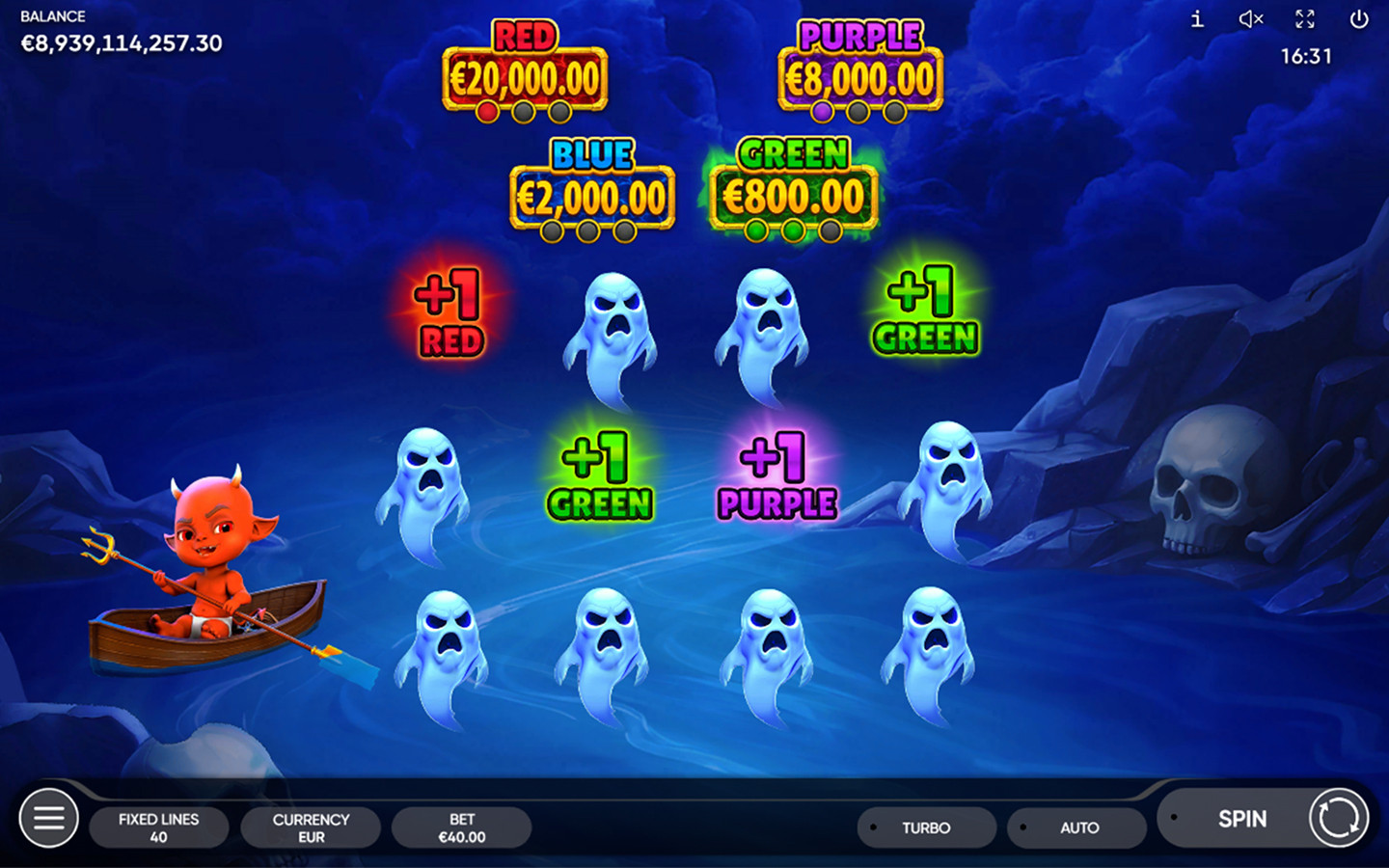Open the game info page
Screen dimensions: 1389x868
coord(1197,19)
